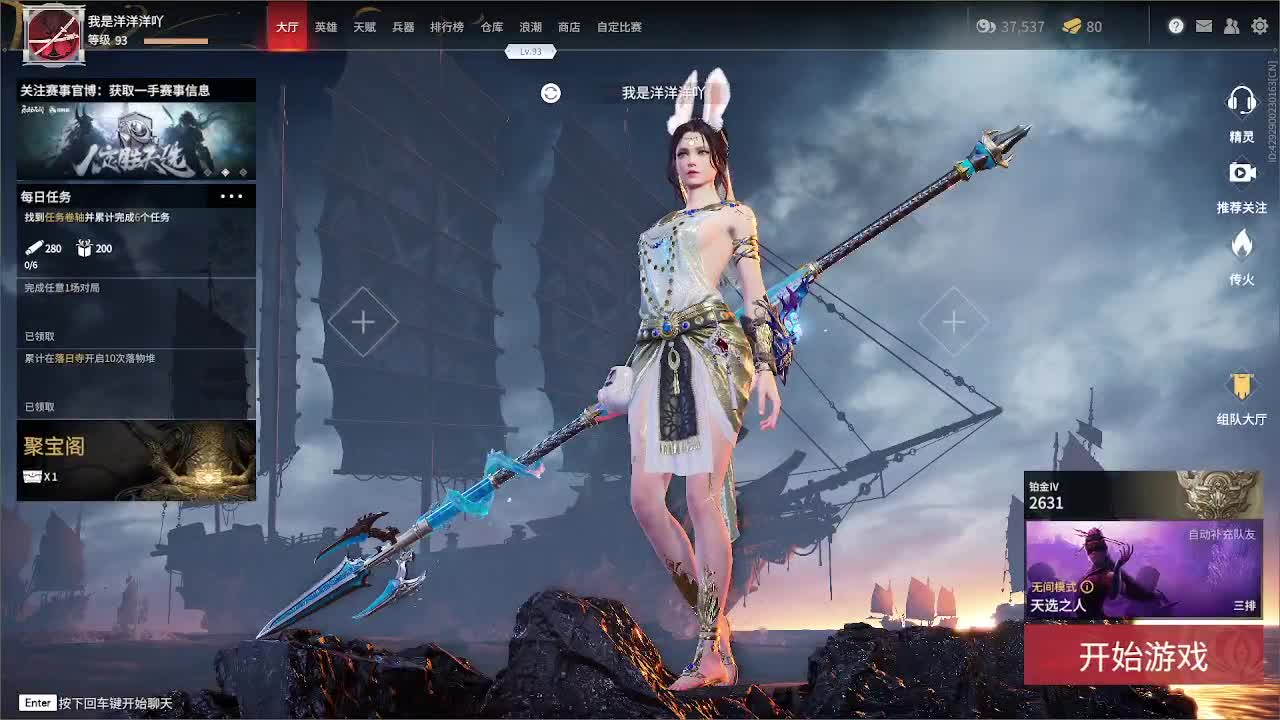Screen dimensions: 1280x720
Task: Enable 自动补充队友 auto-fill teammates
Action: pyautogui.click(x=1222, y=535)
